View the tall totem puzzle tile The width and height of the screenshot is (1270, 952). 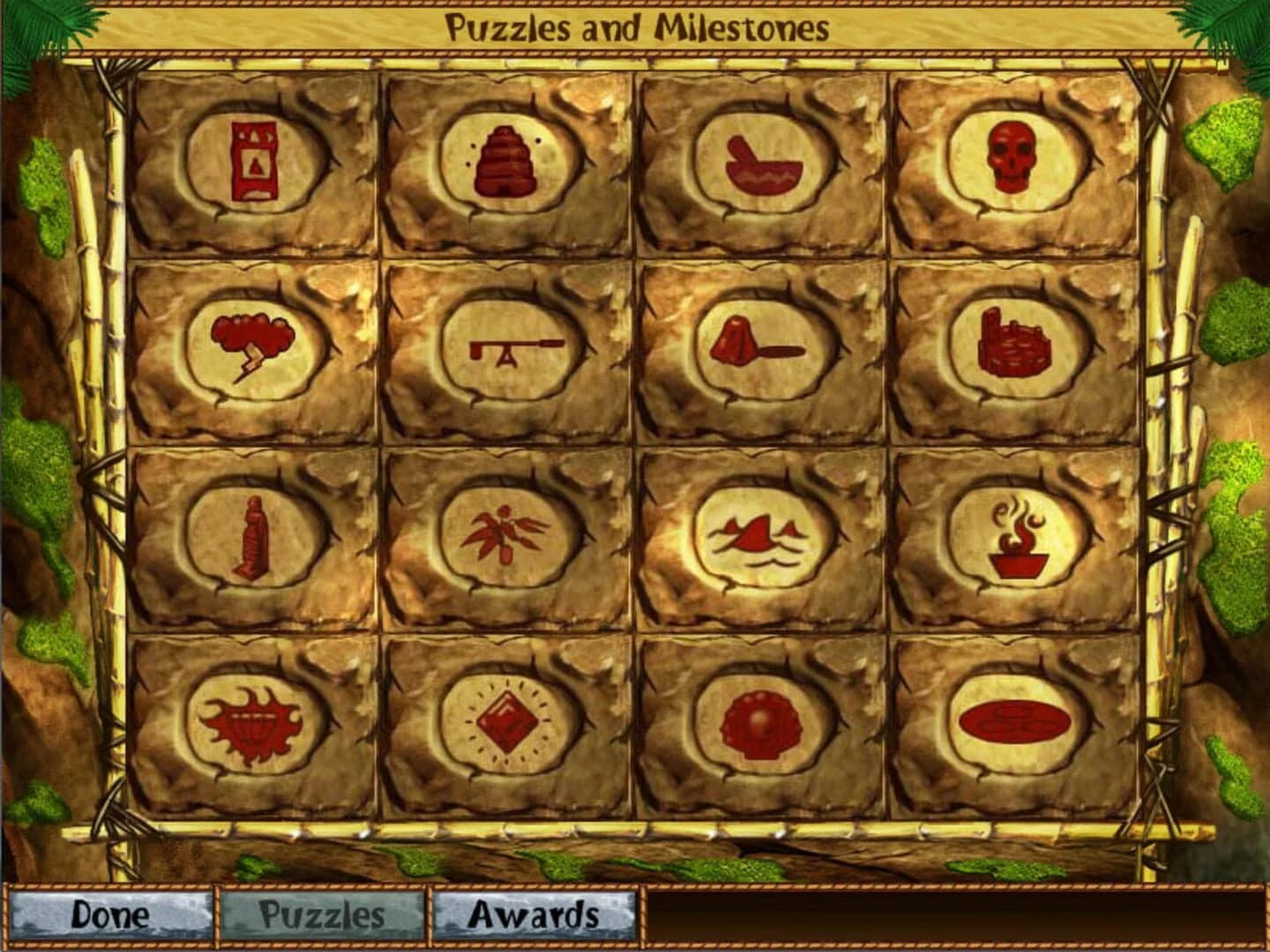(252, 160)
